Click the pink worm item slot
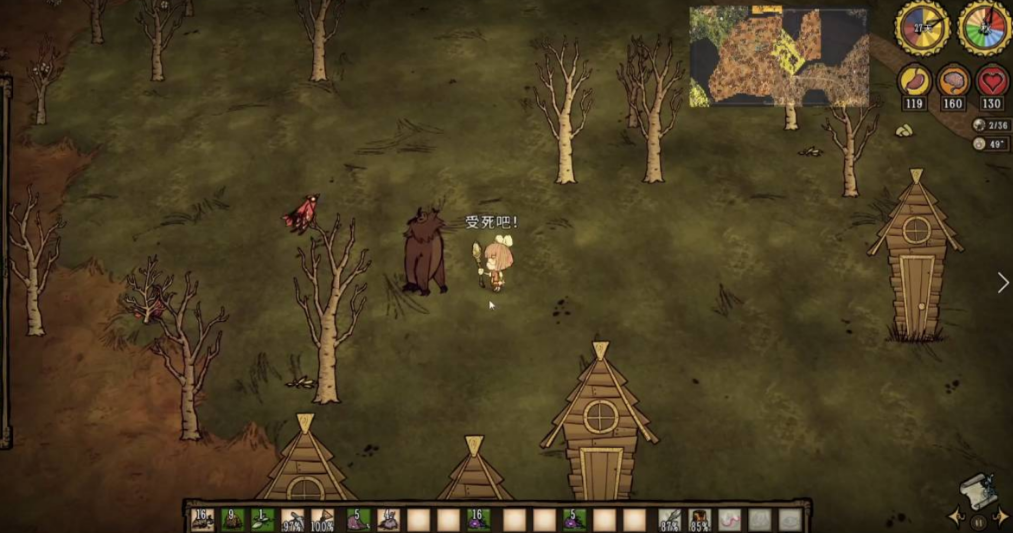1013x533 pixels. coord(729,520)
